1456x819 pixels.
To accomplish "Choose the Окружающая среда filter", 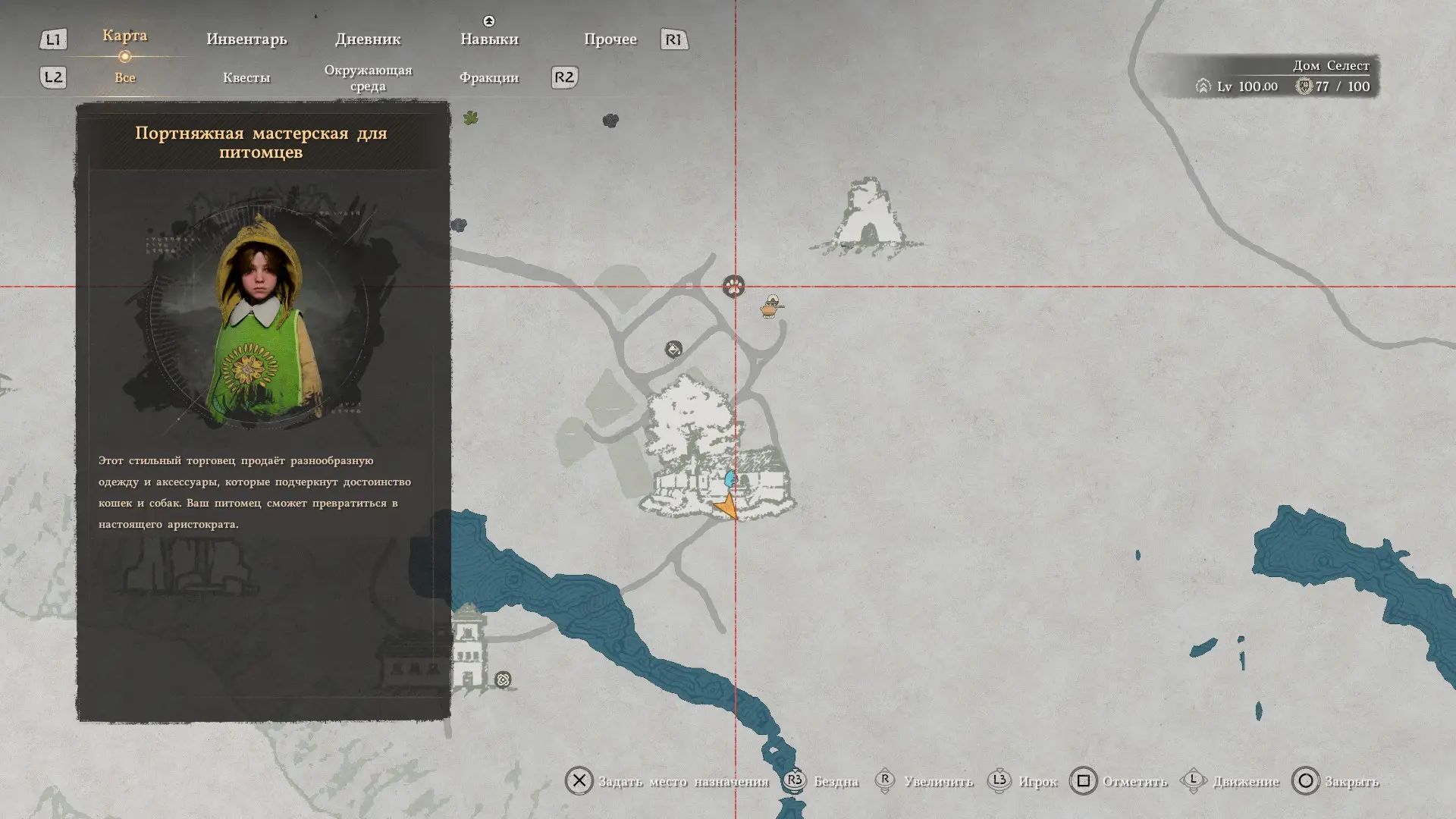I will (x=368, y=78).
